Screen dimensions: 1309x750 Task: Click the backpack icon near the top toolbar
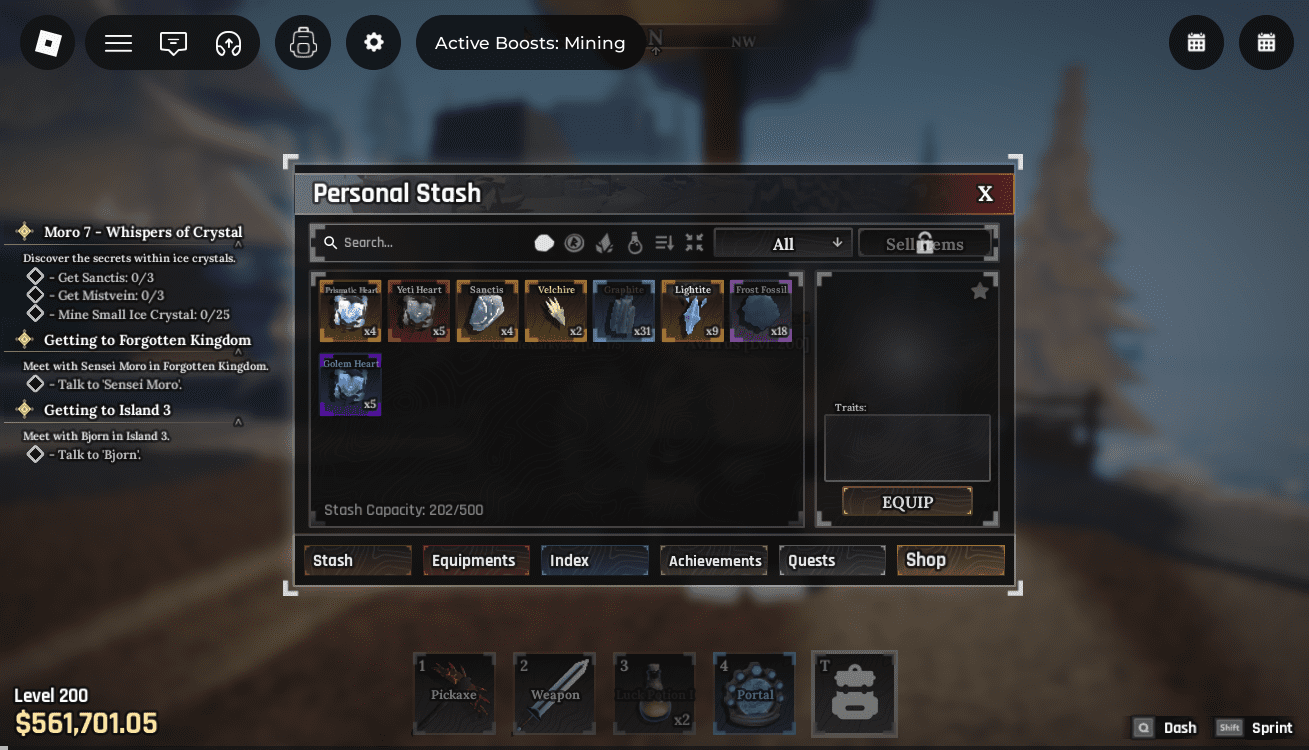coord(303,42)
